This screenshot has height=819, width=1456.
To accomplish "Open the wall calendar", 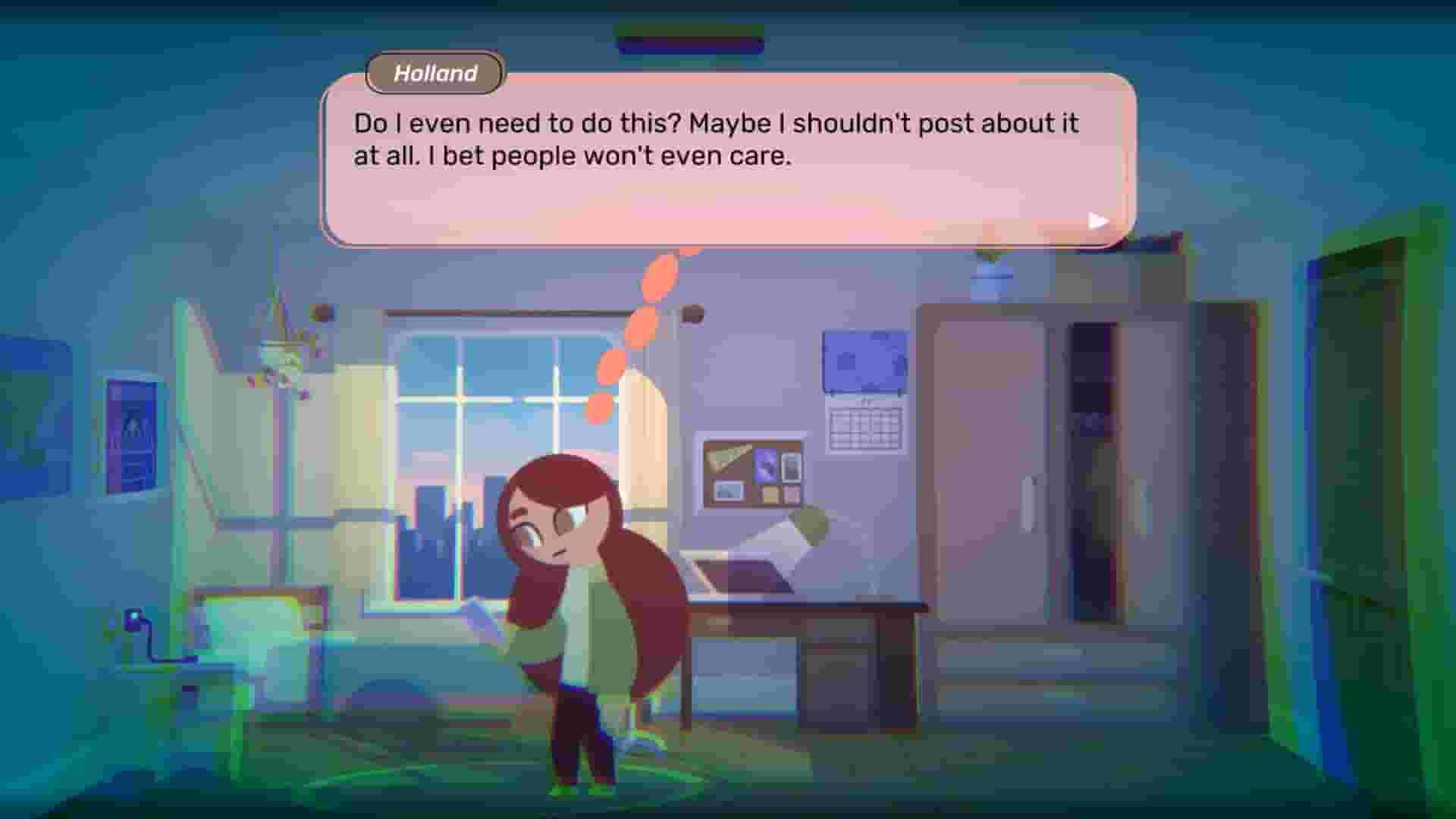I will tap(867, 428).
